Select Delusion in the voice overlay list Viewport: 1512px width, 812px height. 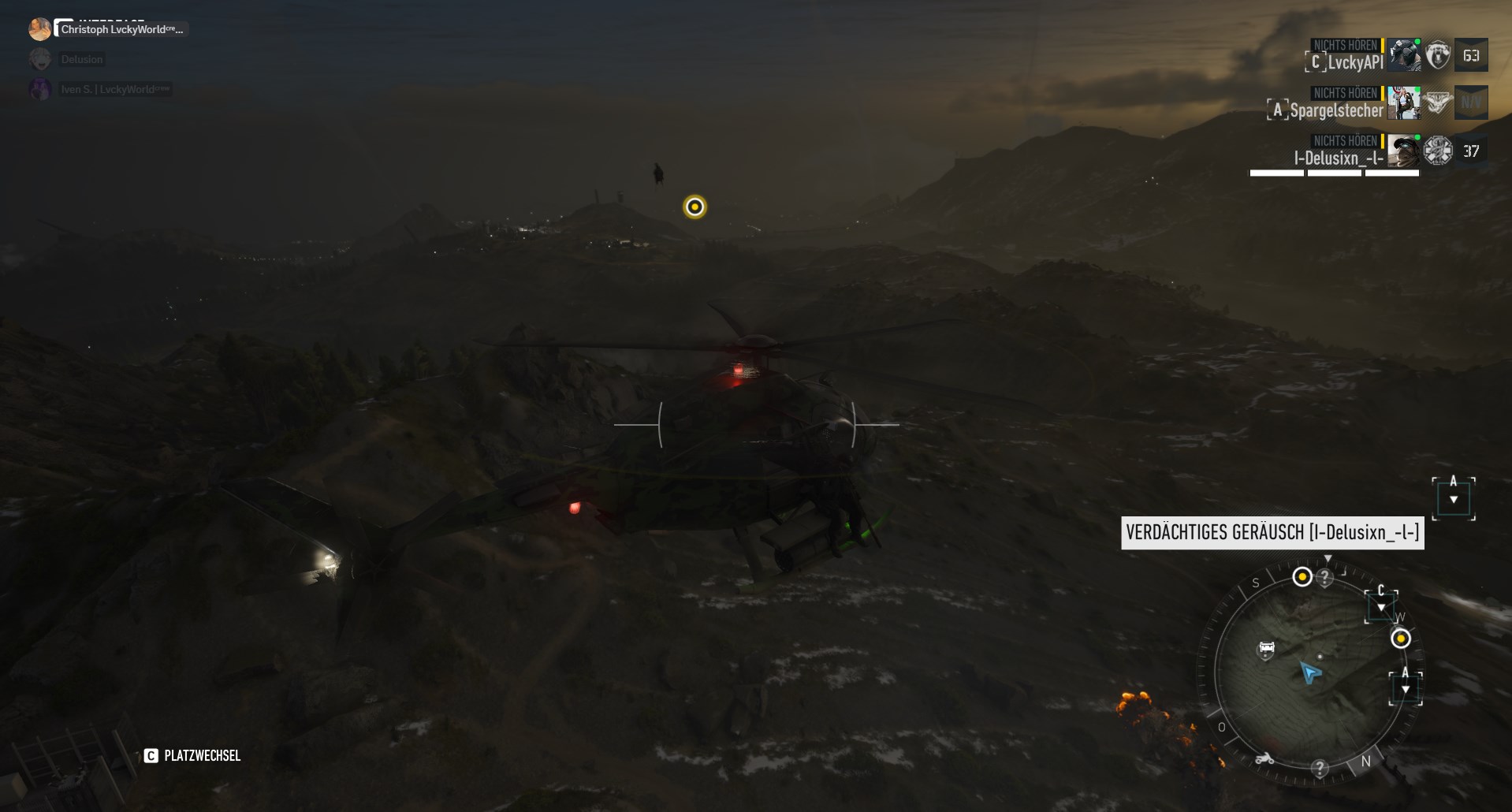[82, 59]
